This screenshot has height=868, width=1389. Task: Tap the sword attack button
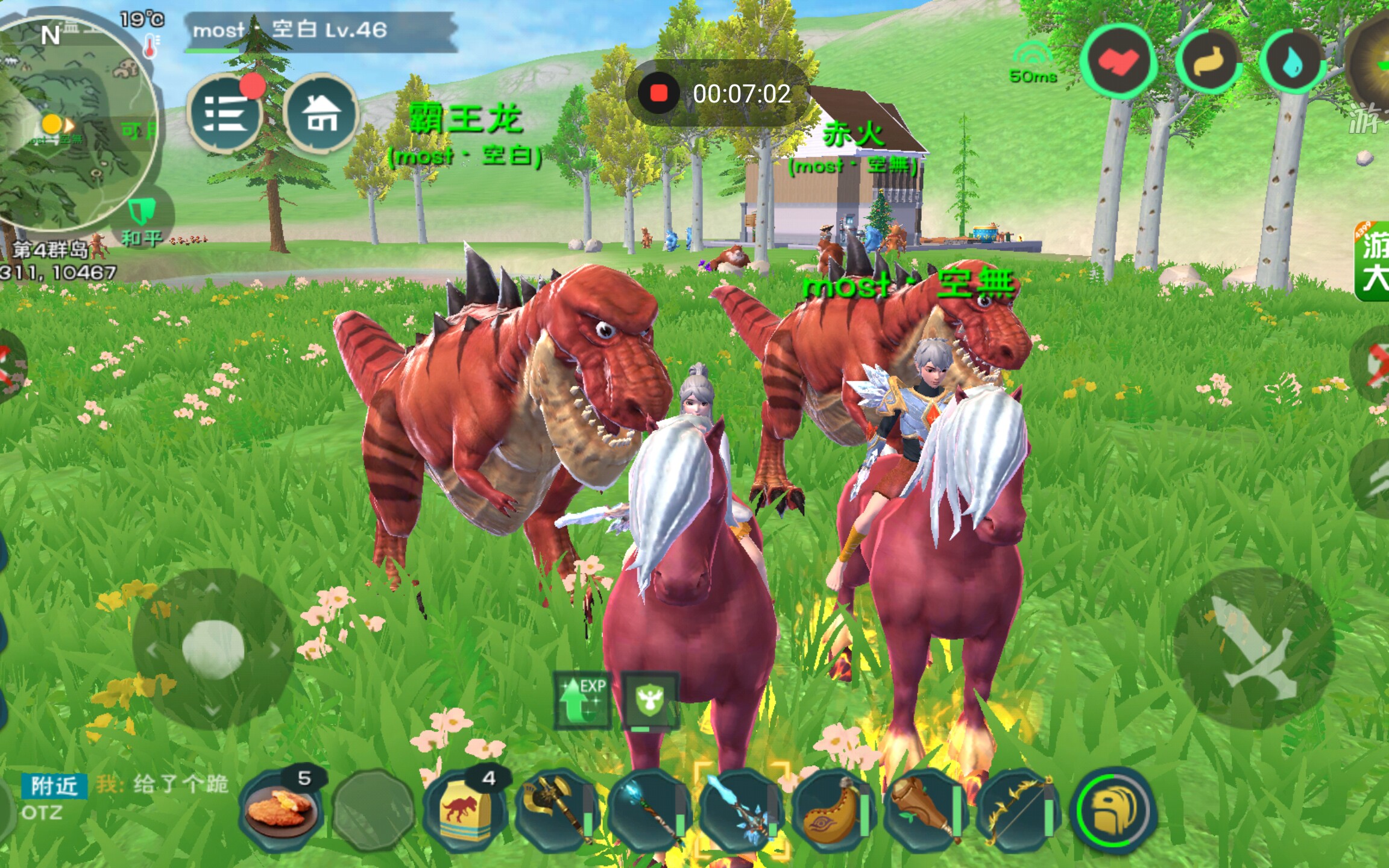[x=1254, y=648]
